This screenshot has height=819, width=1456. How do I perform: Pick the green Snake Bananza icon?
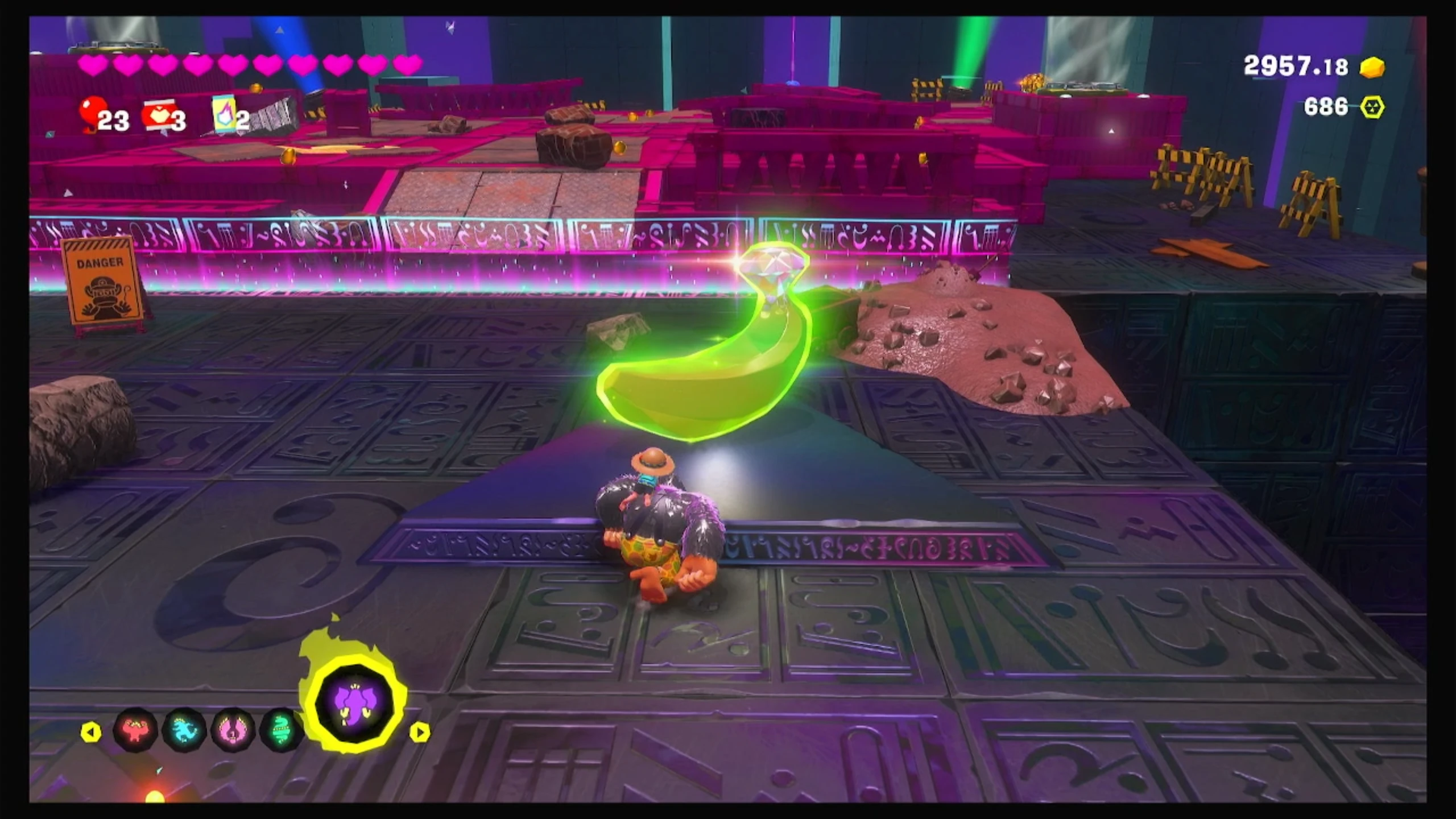point(281,730)
